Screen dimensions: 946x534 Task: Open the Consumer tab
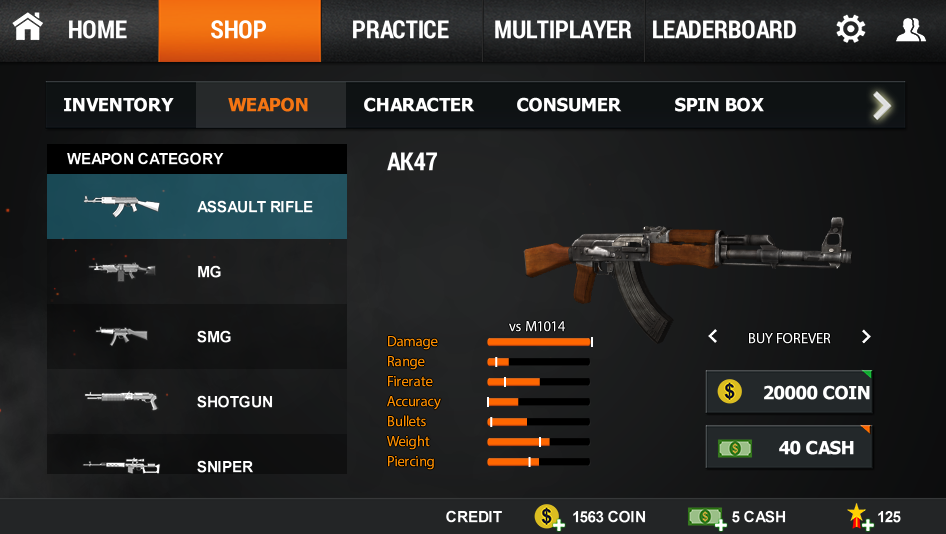(568, 105)
